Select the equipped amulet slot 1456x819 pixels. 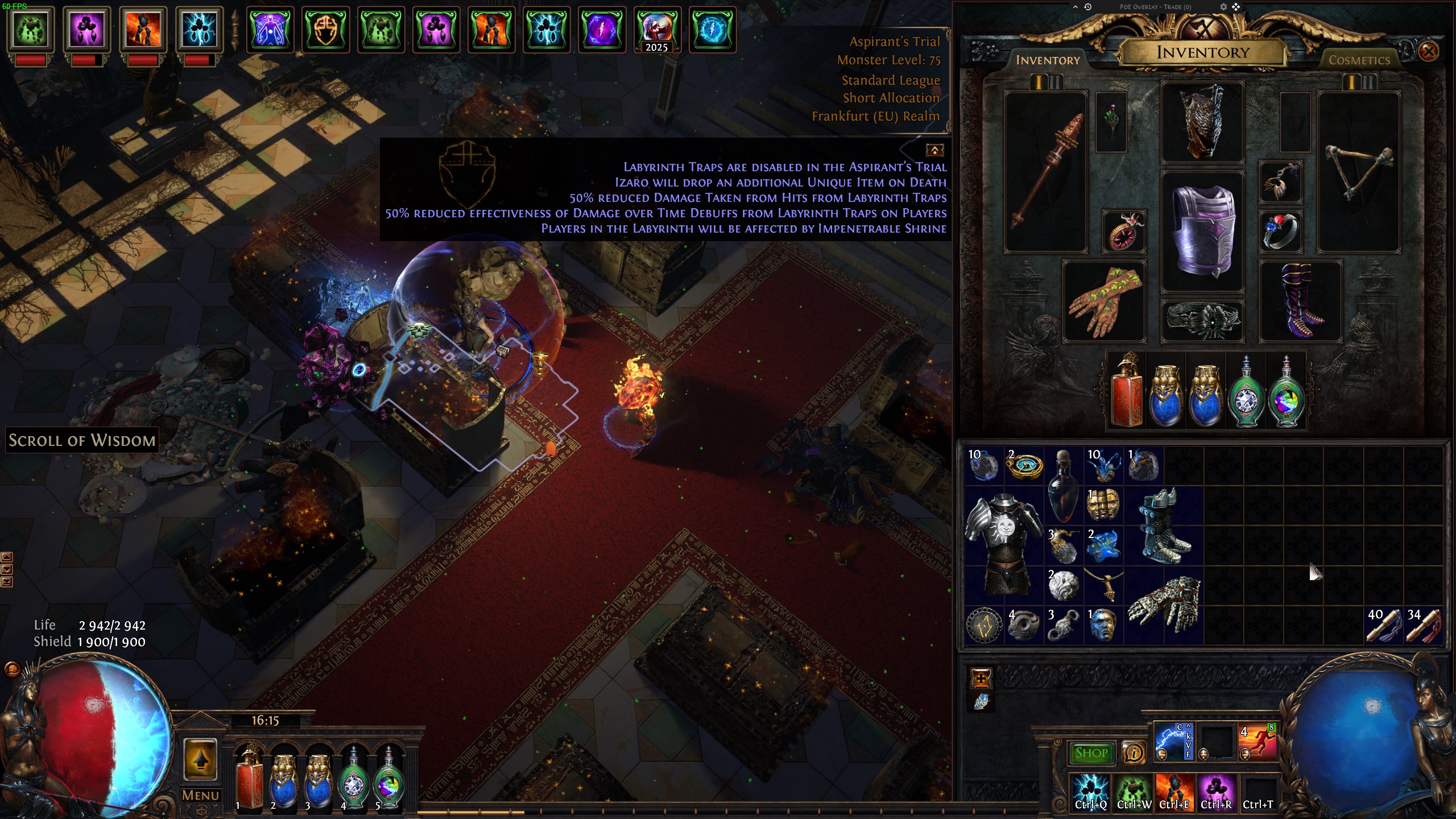tap(1280, 183)
